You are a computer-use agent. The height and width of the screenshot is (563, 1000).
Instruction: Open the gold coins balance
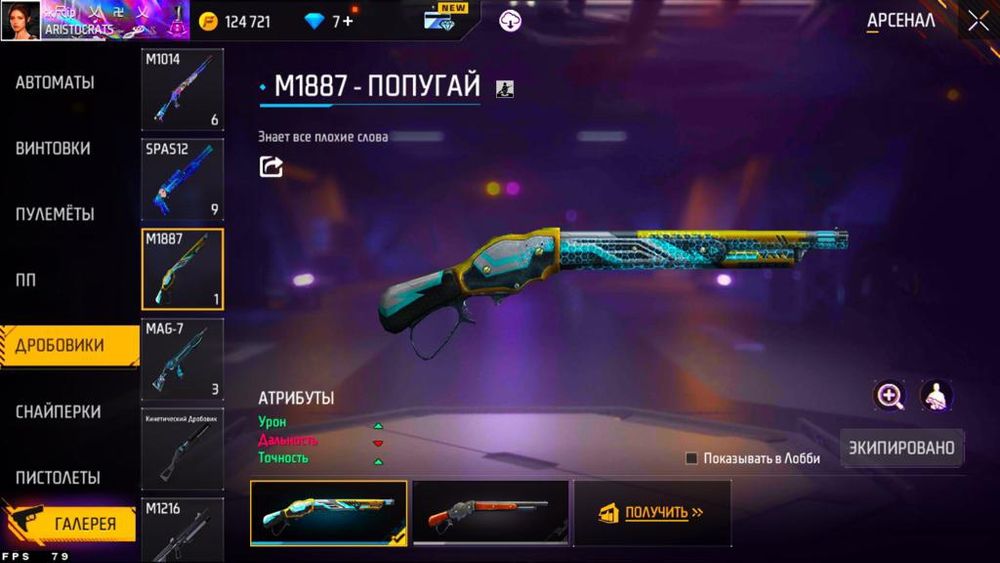click(x=235, y=22)
